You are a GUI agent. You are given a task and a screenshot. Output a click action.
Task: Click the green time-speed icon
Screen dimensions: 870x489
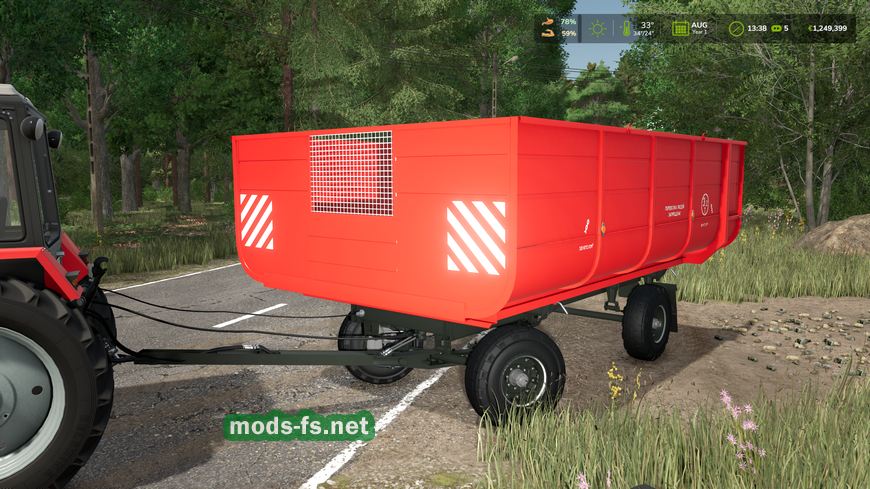775,28
